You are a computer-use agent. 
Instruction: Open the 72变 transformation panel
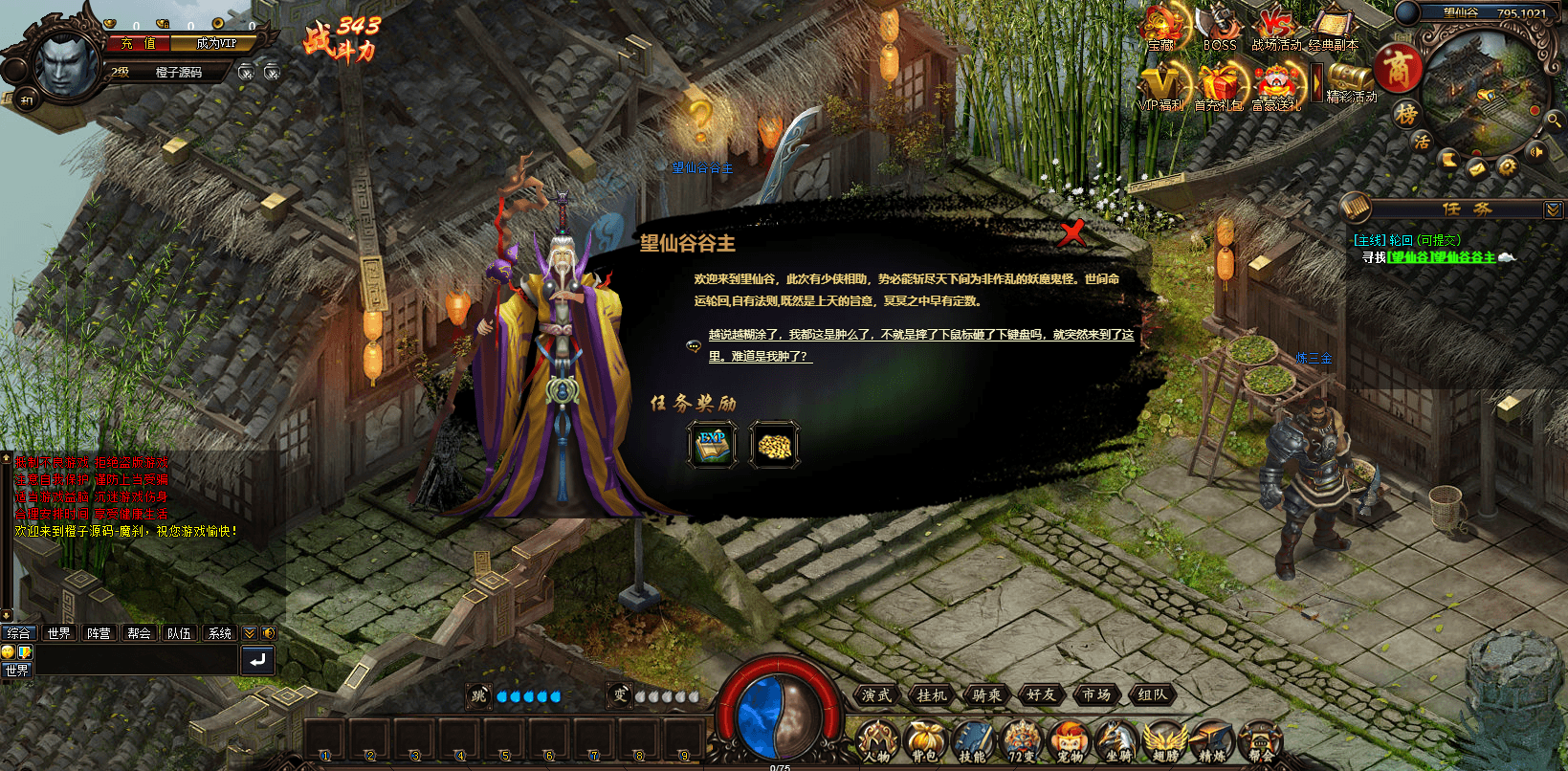[1020, 740]
